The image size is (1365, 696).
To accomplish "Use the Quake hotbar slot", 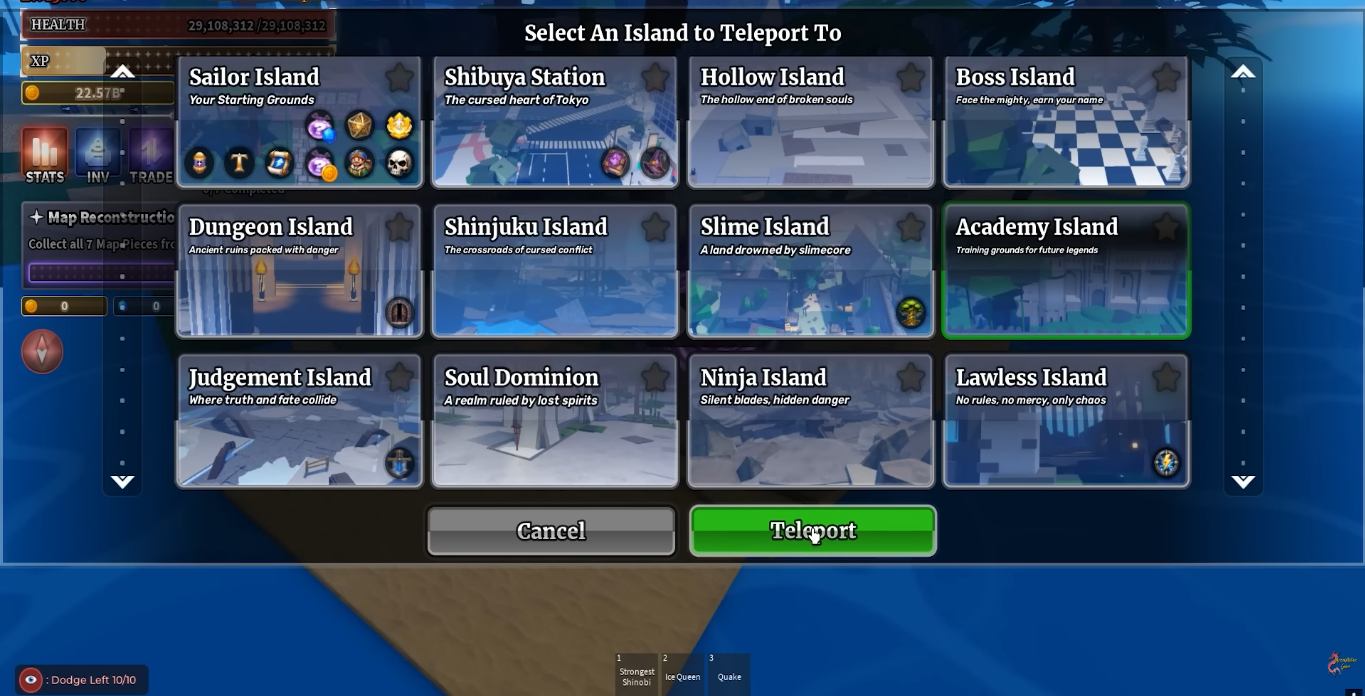I will click(x=729, y=673).
